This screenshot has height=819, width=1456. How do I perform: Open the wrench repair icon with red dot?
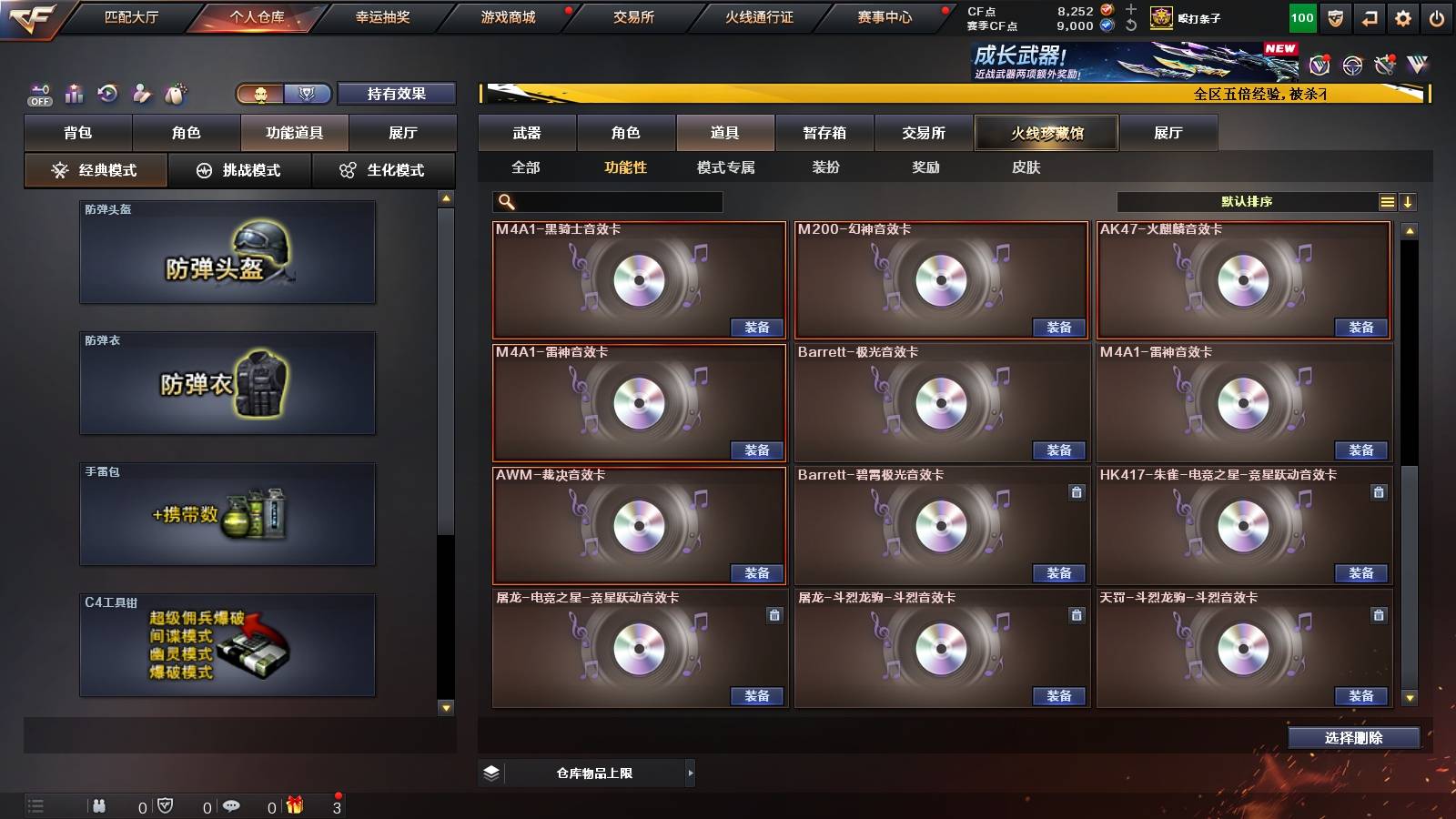[x=1385, y=65]
